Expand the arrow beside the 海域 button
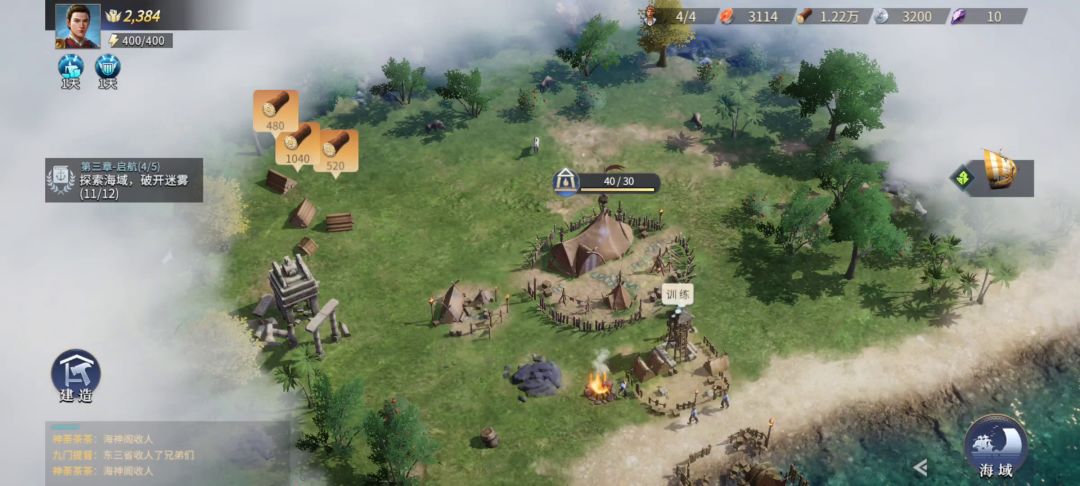The height and width of the screenshot is (486, 1080). tap(921, 467)
